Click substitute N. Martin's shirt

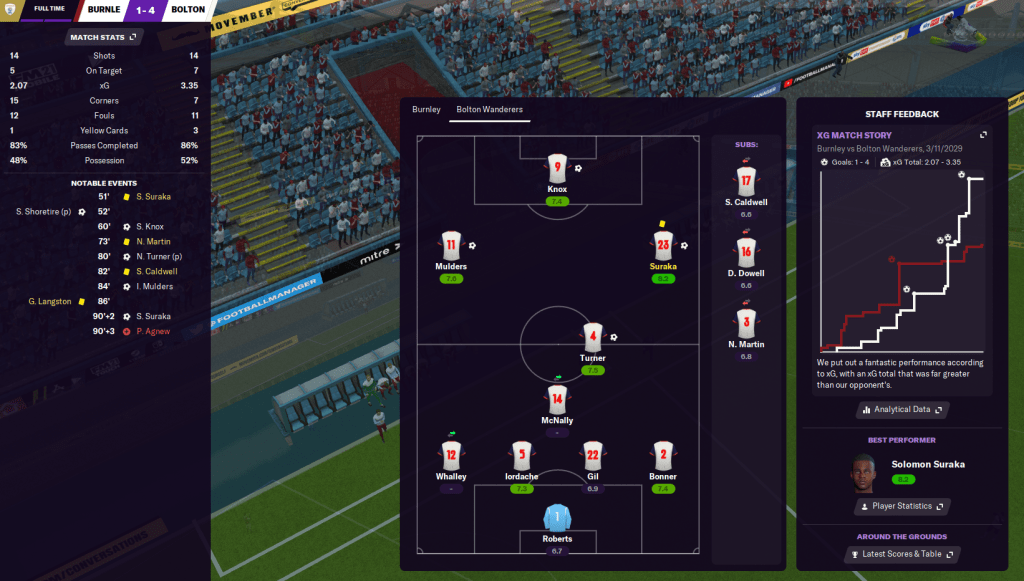(x=745, y=323)
